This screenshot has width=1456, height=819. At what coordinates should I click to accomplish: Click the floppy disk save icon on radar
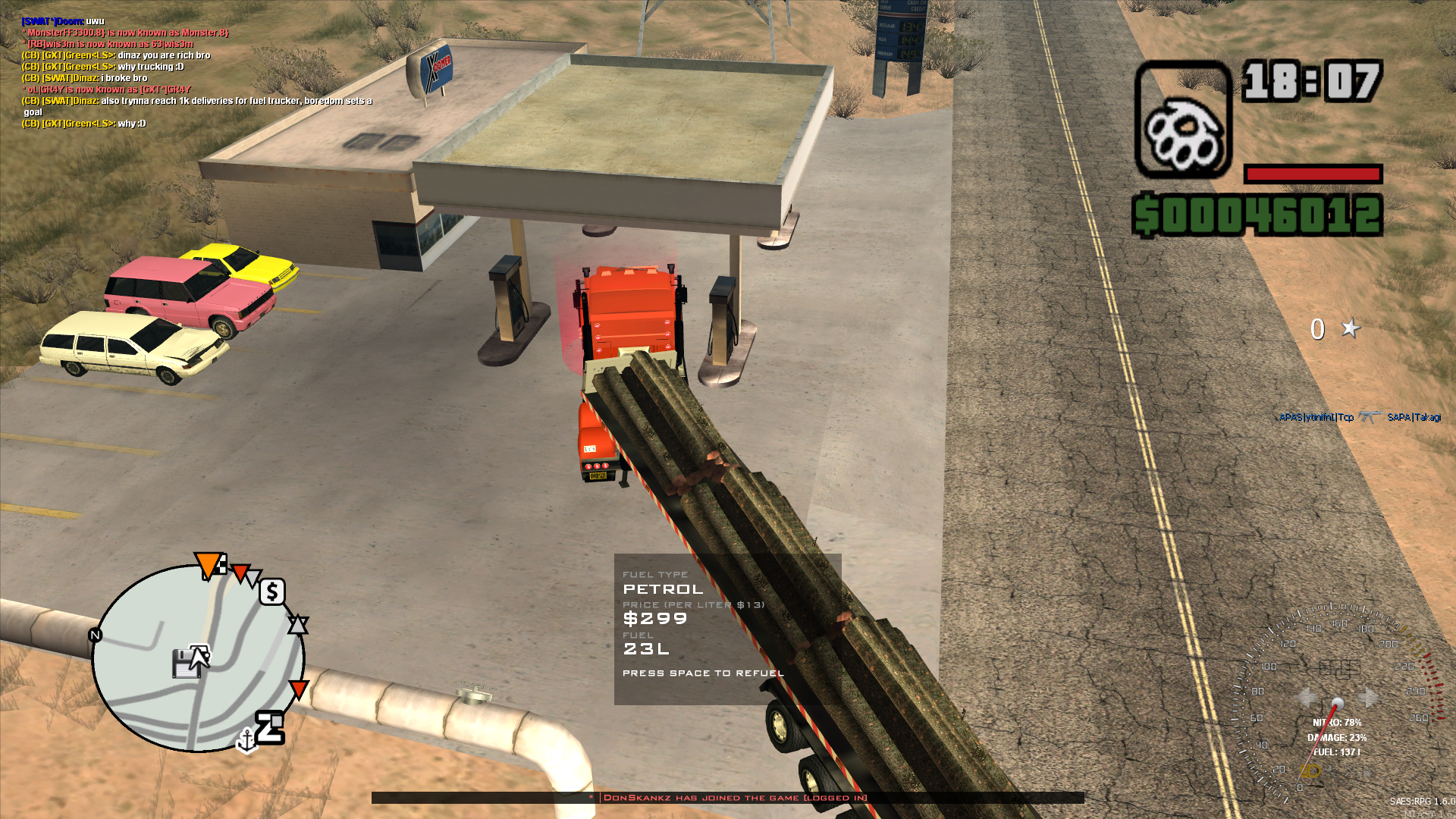(x=187, y=663)
